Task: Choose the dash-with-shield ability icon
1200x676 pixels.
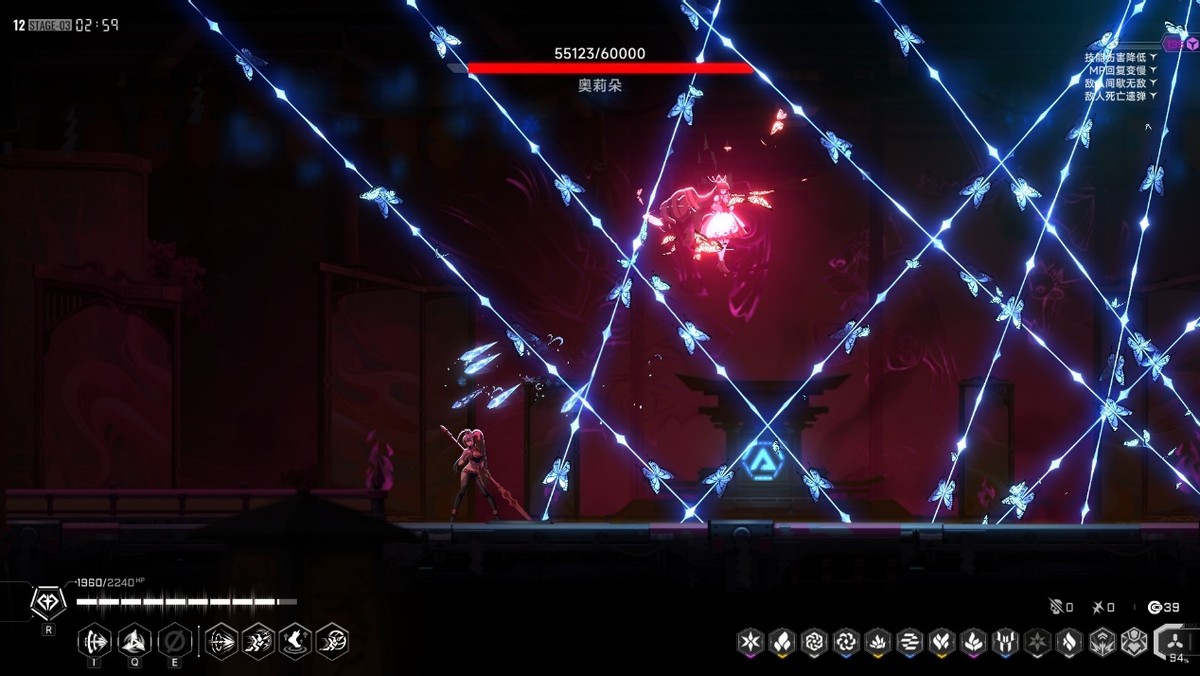Action: click(332, 640)
